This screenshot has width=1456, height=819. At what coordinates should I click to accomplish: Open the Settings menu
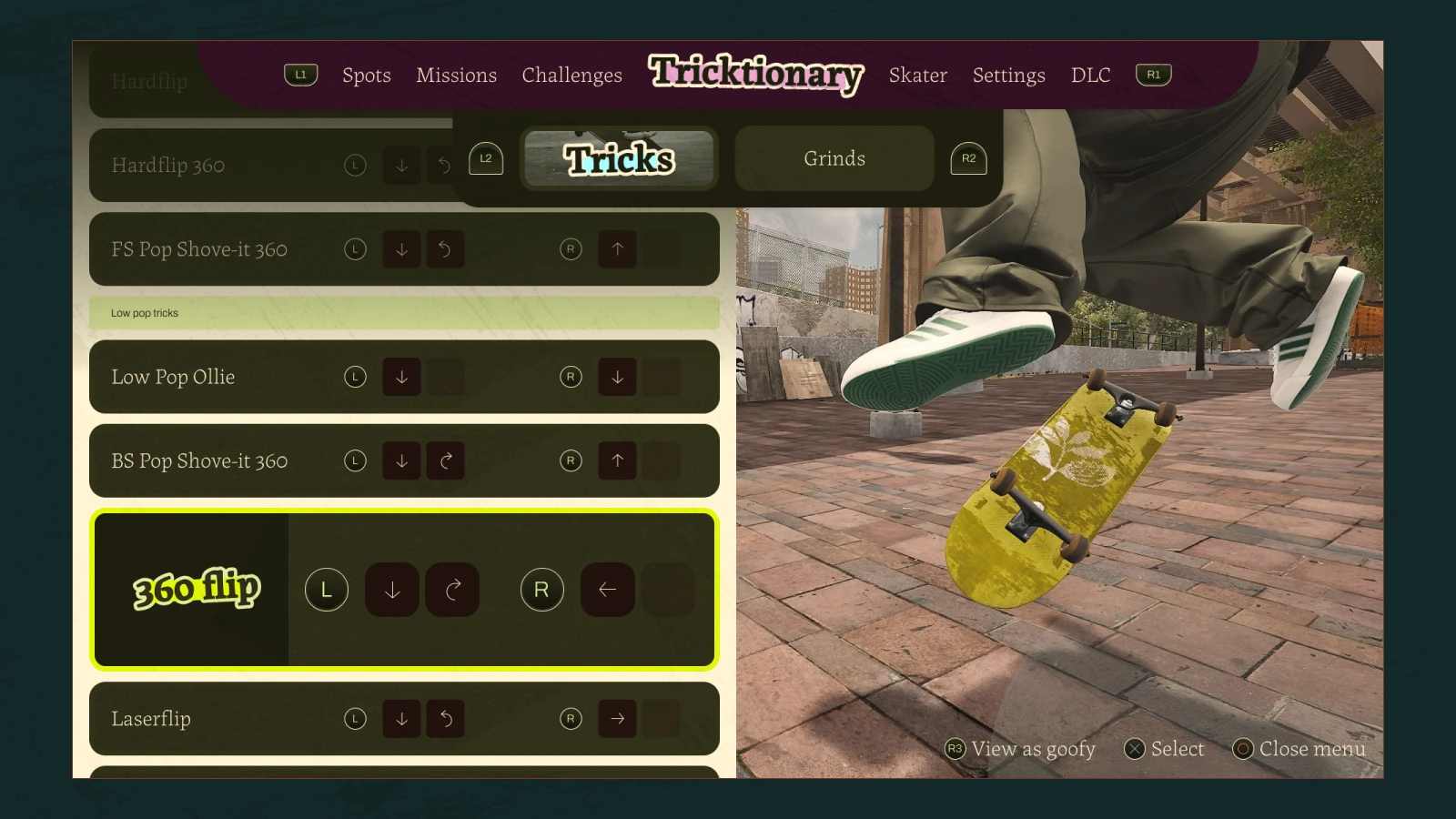[x=1008, y=76]
